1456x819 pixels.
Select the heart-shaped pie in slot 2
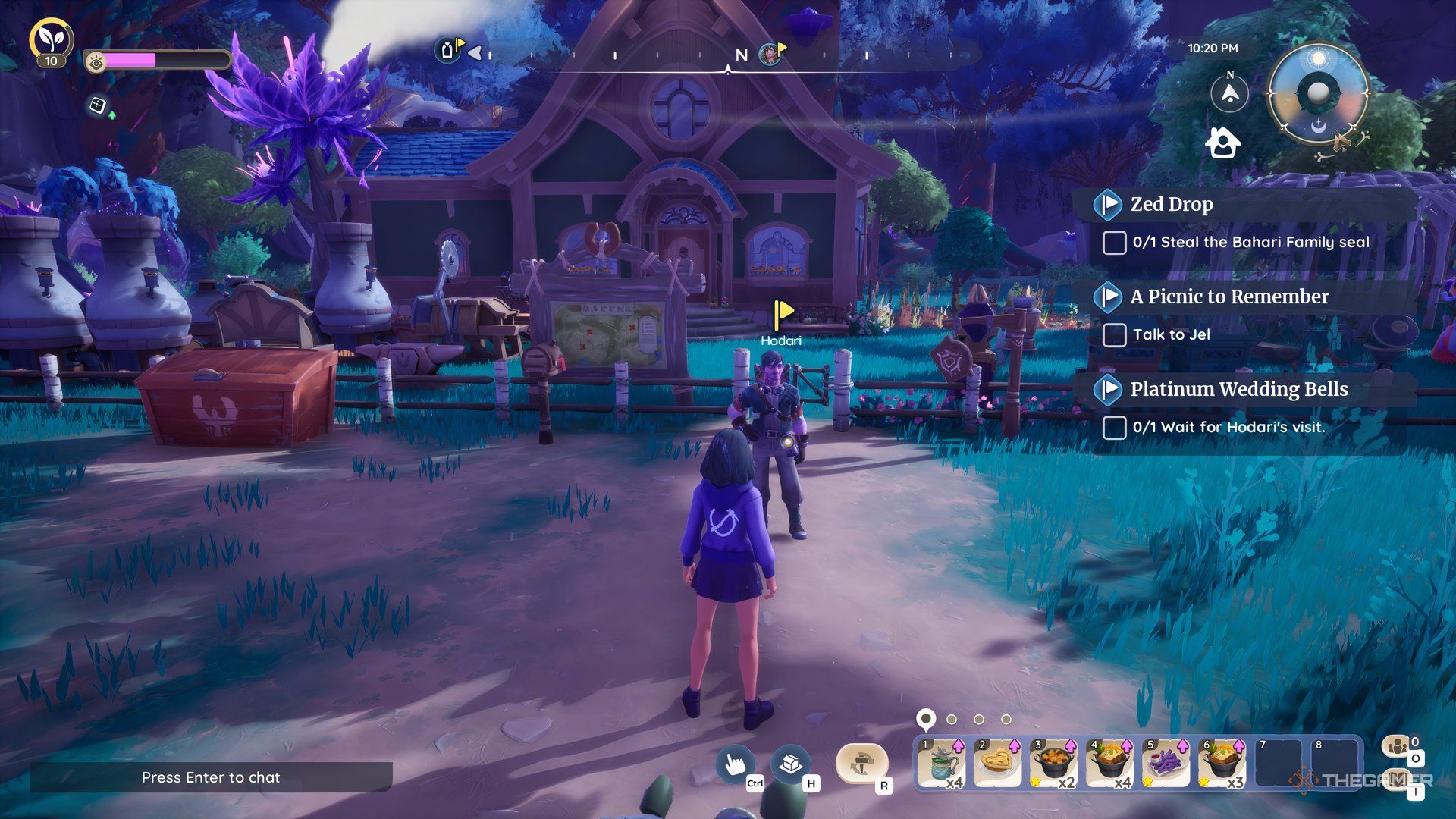997,764
